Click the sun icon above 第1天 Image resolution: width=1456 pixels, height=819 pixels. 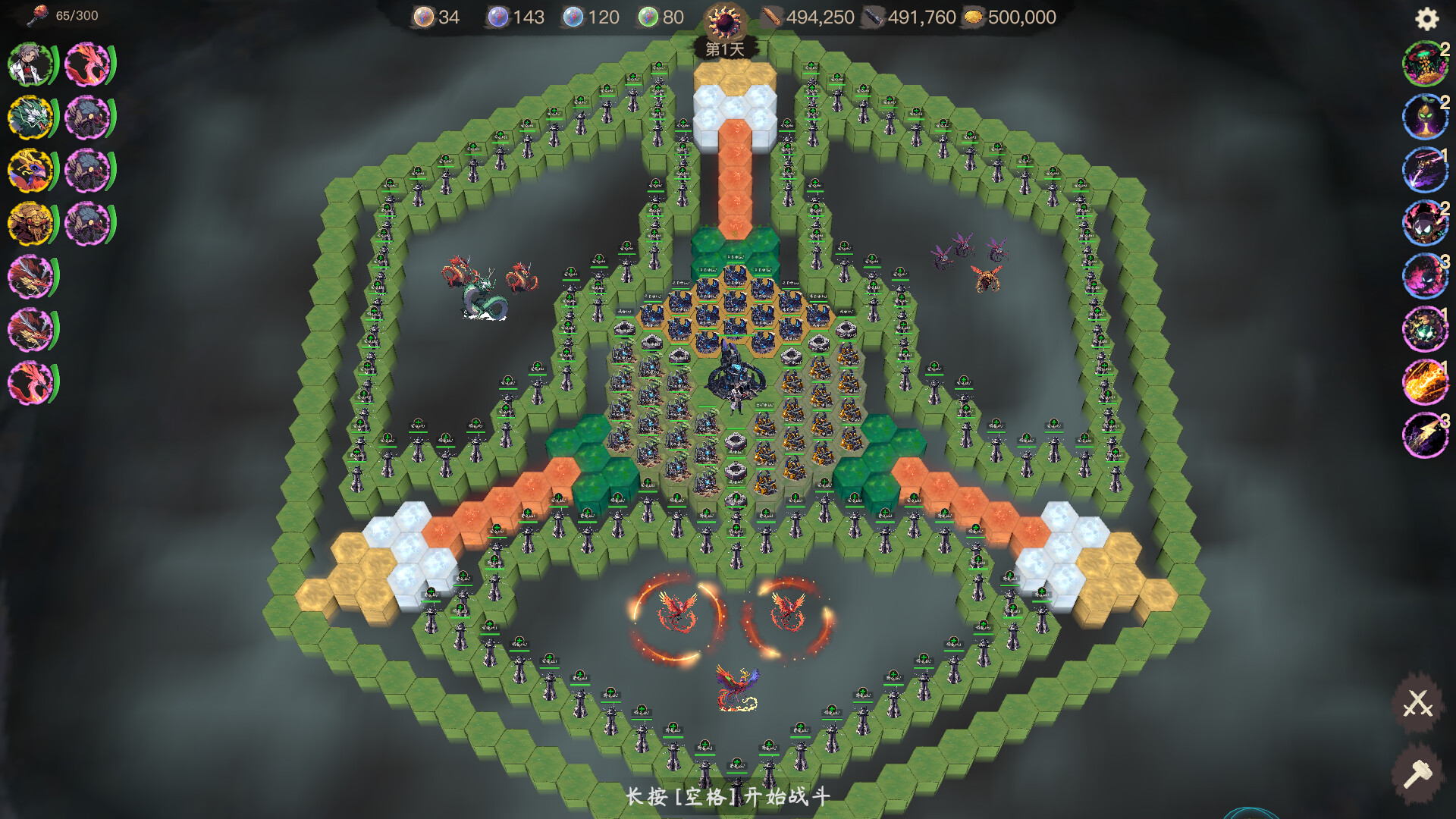pyautogui.click(x=726, y=20)
